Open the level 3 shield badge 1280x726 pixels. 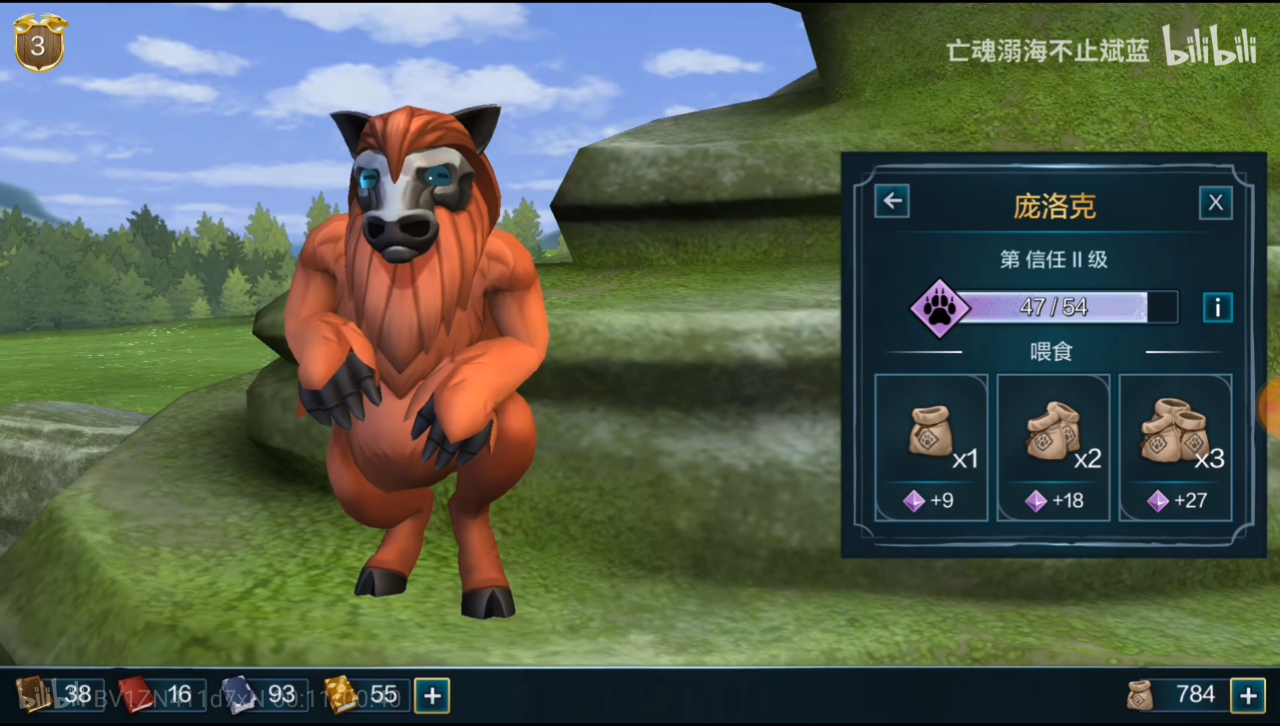(x=39, y=43)
